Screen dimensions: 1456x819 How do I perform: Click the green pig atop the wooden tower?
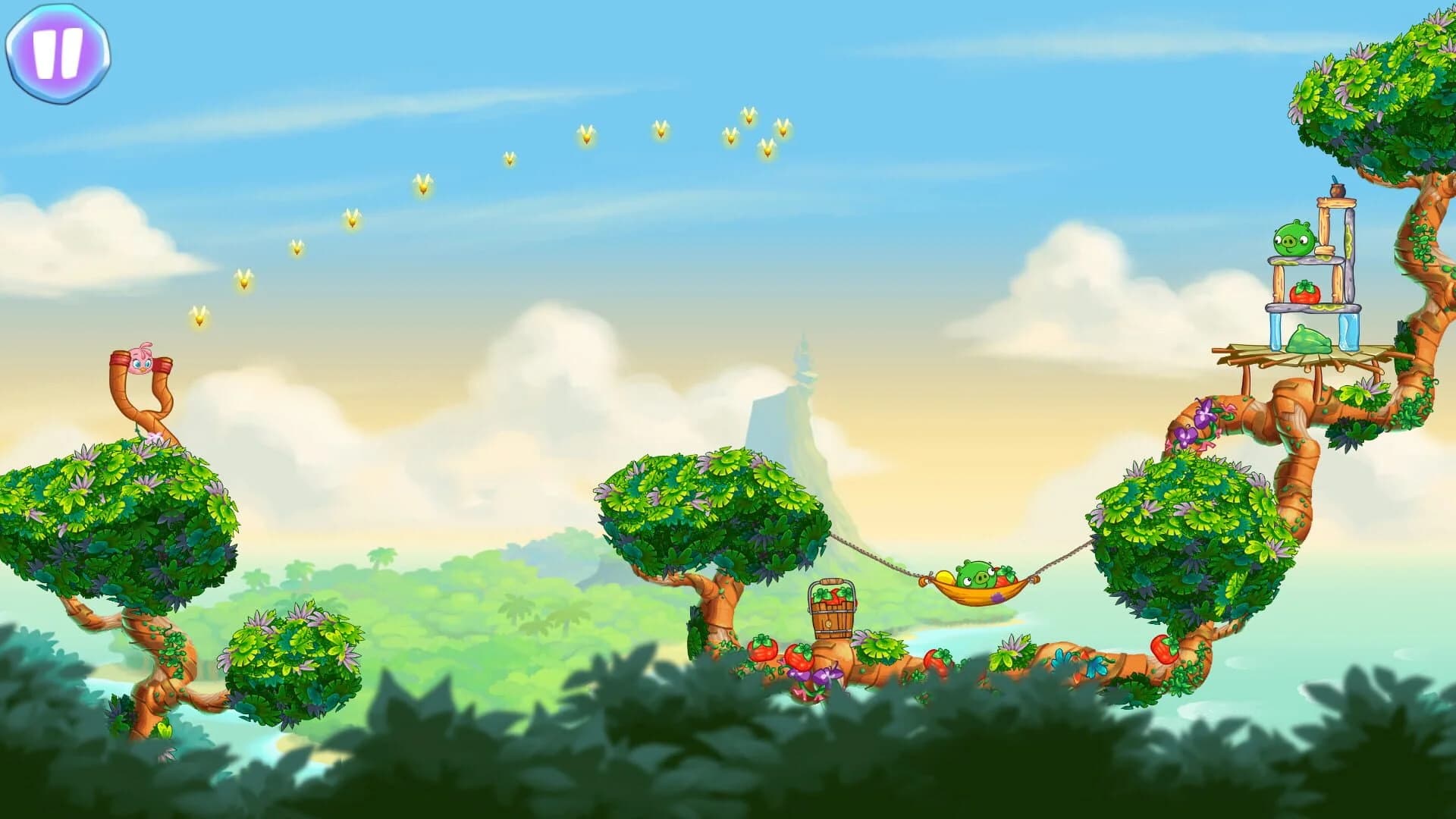click(1294, 240)
